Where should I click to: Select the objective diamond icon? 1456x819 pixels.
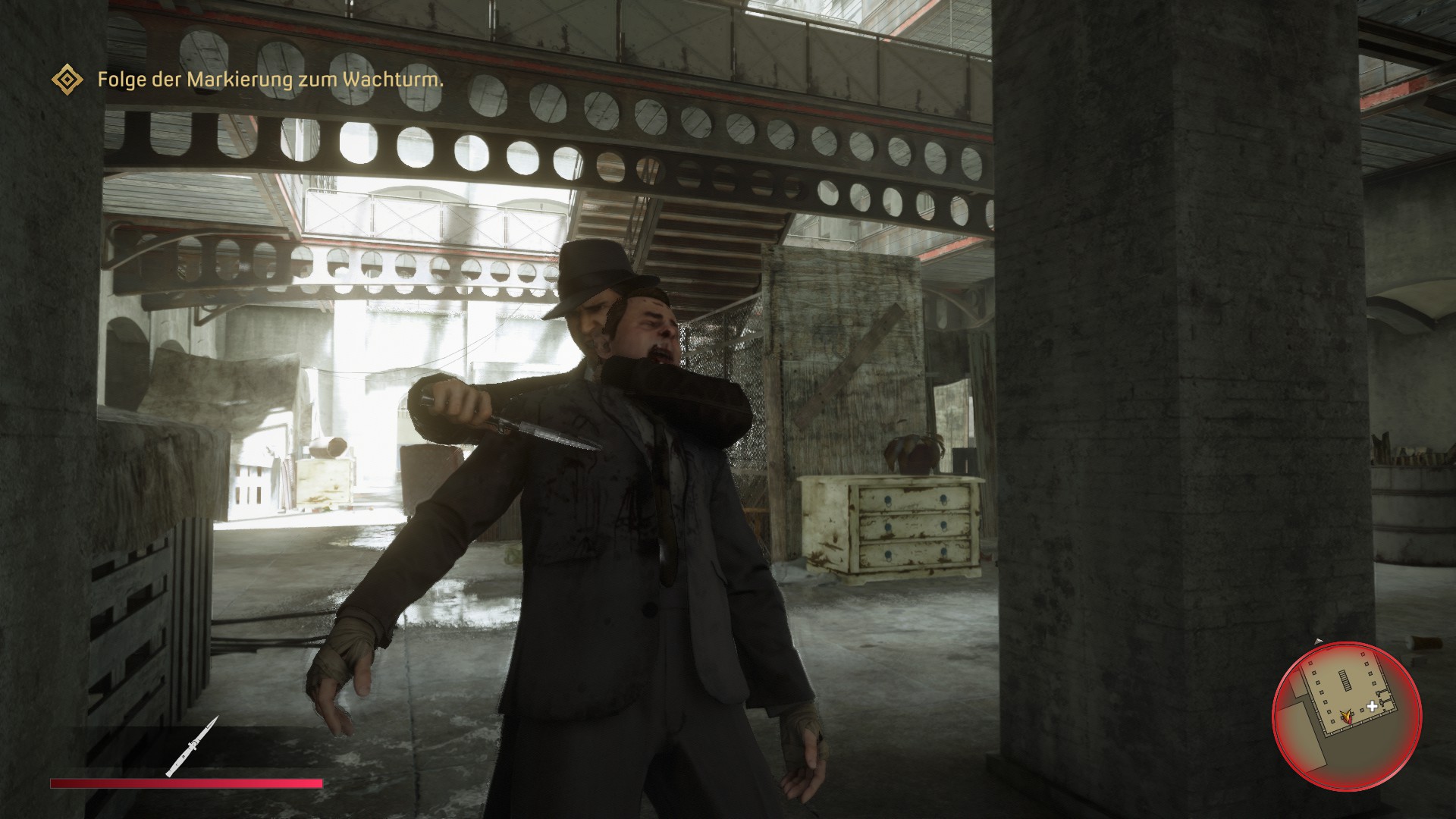67,80
